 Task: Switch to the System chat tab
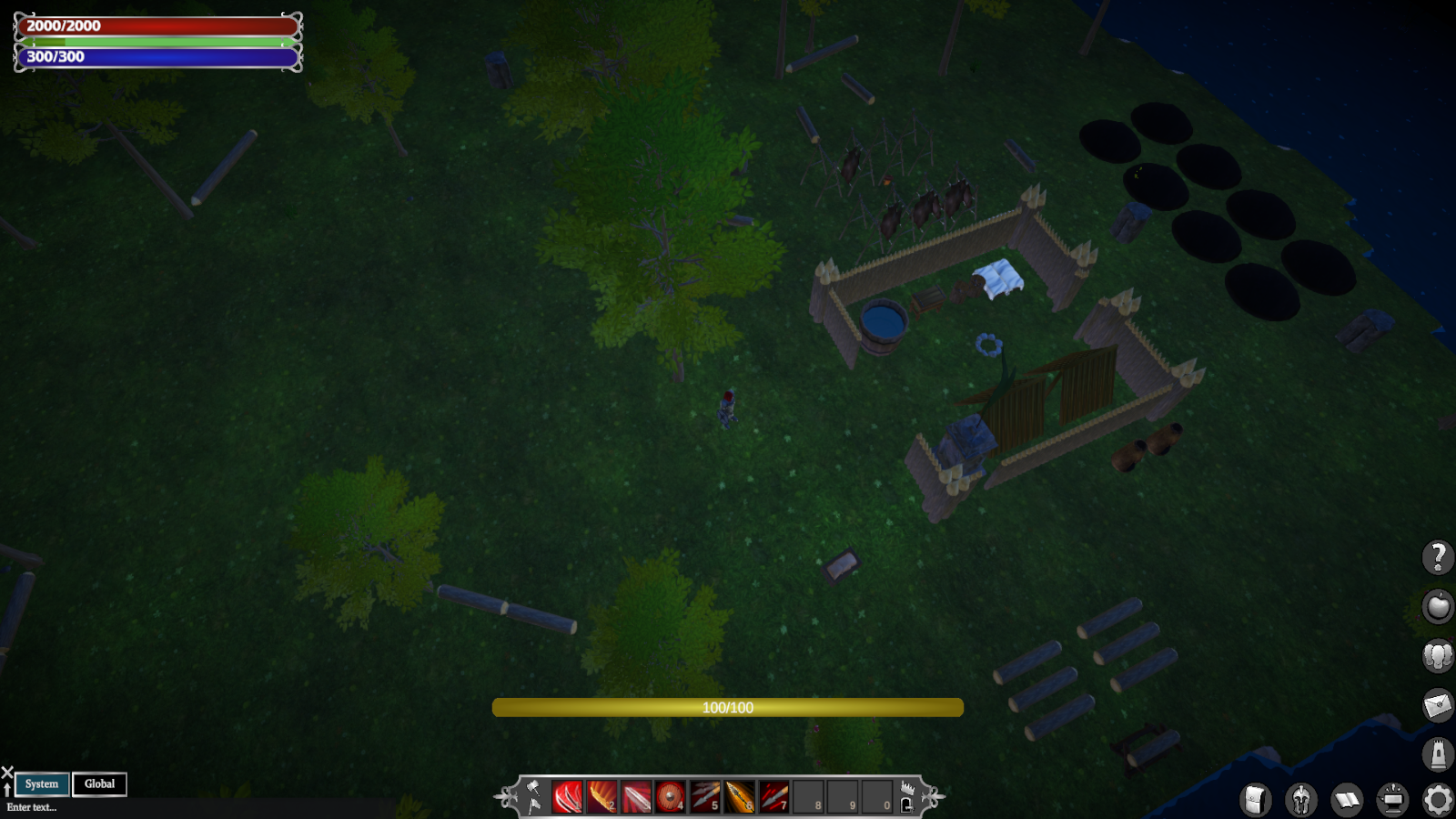(41, 784)
